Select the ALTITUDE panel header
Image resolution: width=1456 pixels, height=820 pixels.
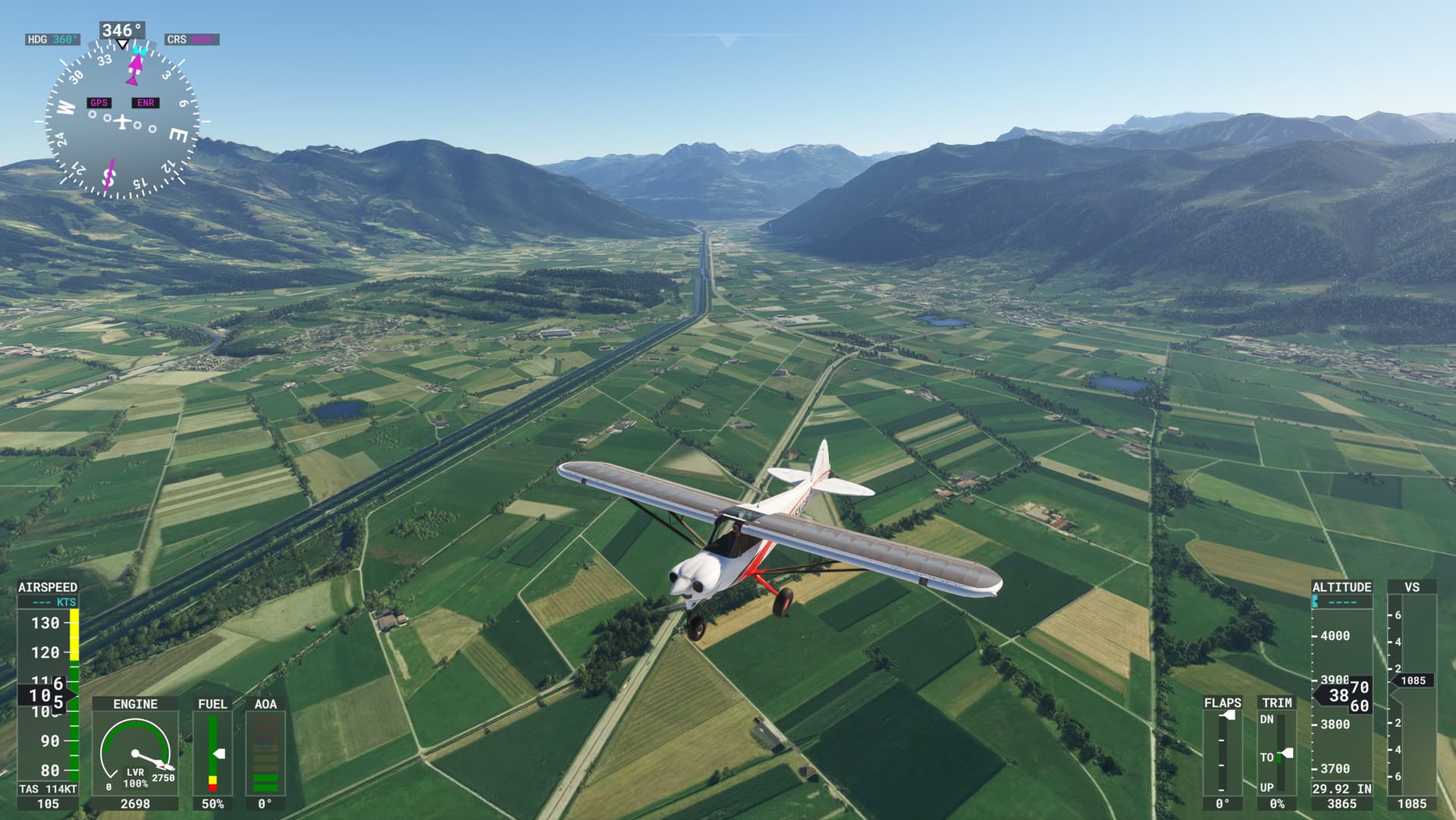[x=1341, y=586]
